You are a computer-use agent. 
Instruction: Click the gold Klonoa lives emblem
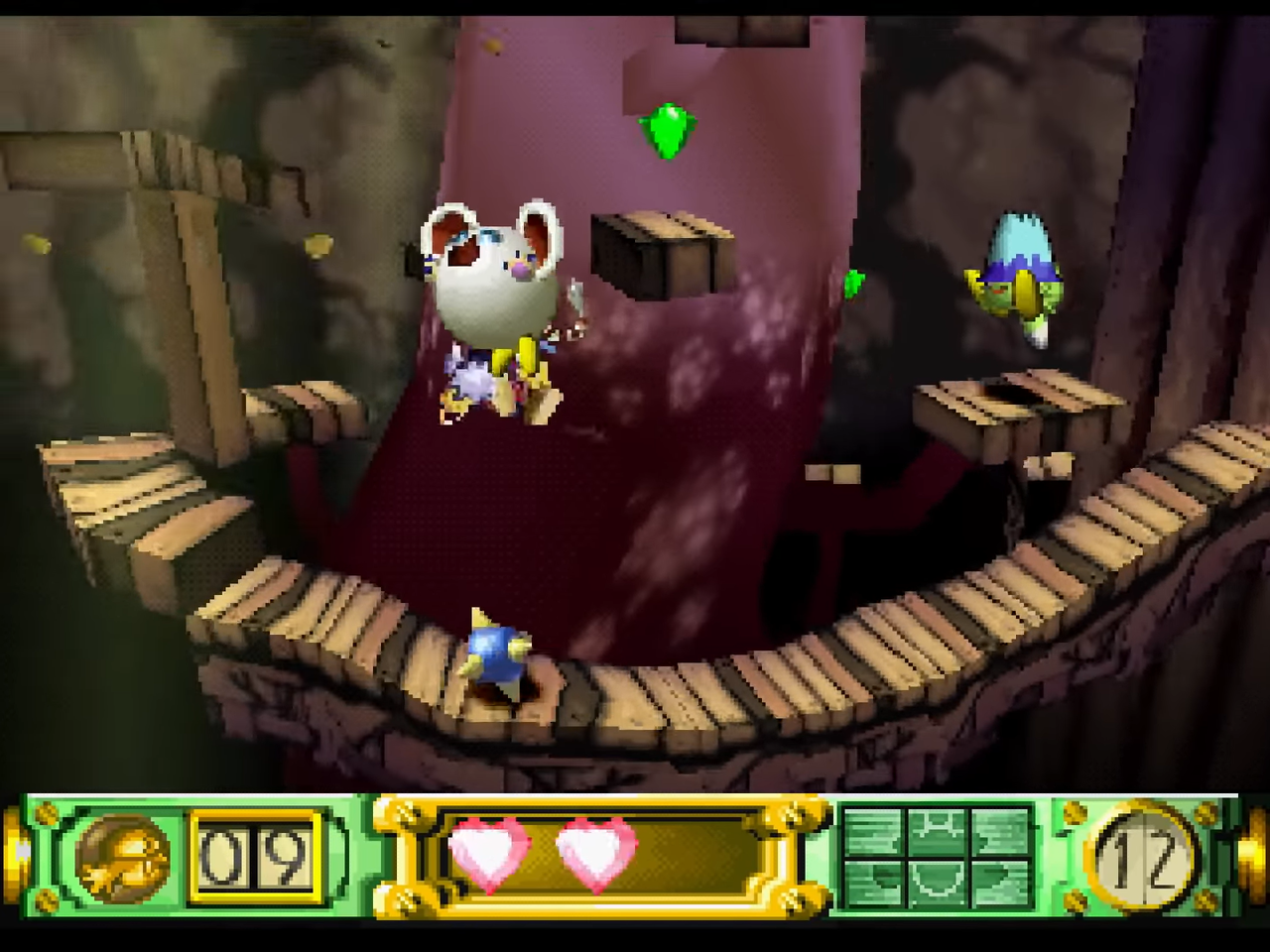[123, 857]
